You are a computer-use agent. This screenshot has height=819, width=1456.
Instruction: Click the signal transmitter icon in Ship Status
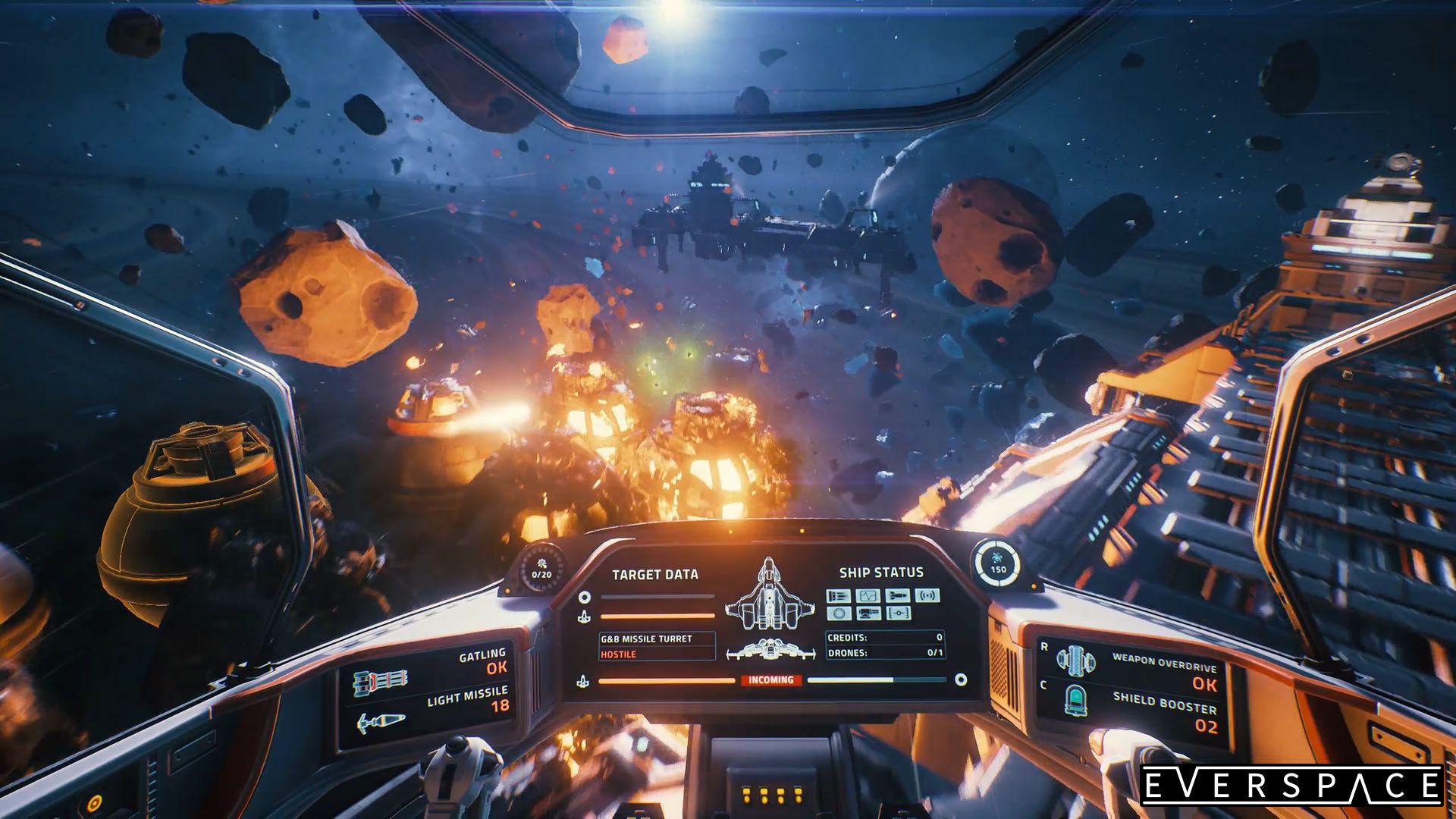(x=929, y=595)
